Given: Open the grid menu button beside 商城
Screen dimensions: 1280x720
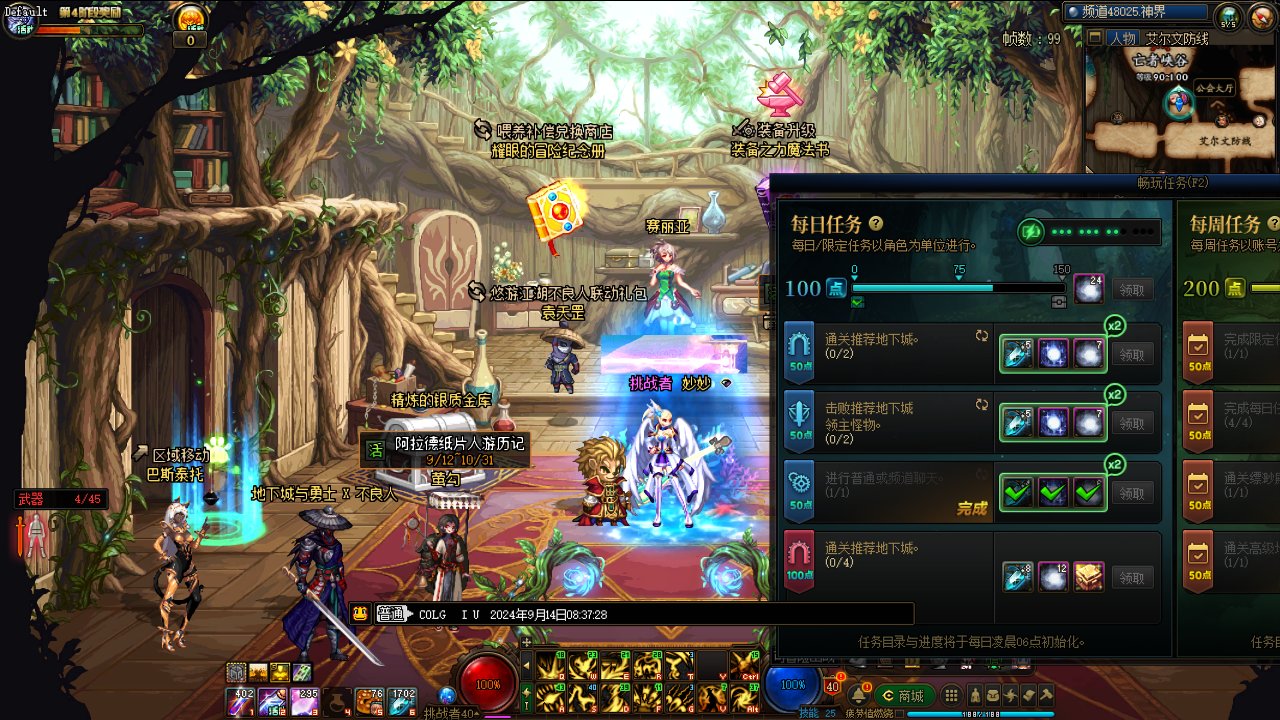Looking at the screenshot, I should point(951,696).
